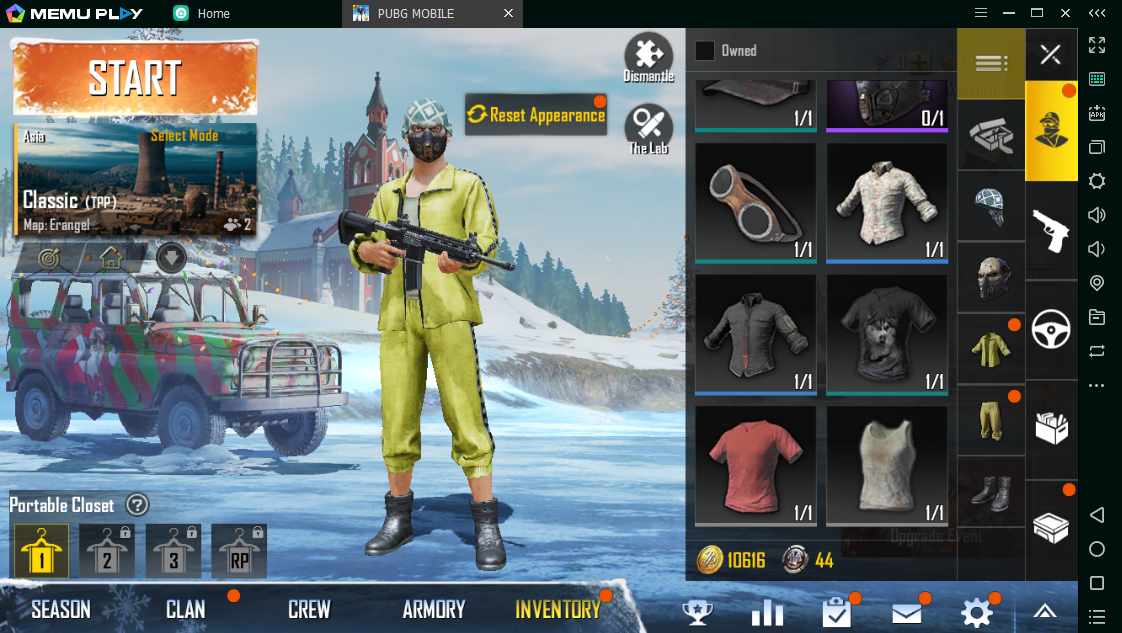Open the Dismantle menu
Image resolution: width=1122 pixels, height=633 pixels.
(x=648, y=57)
